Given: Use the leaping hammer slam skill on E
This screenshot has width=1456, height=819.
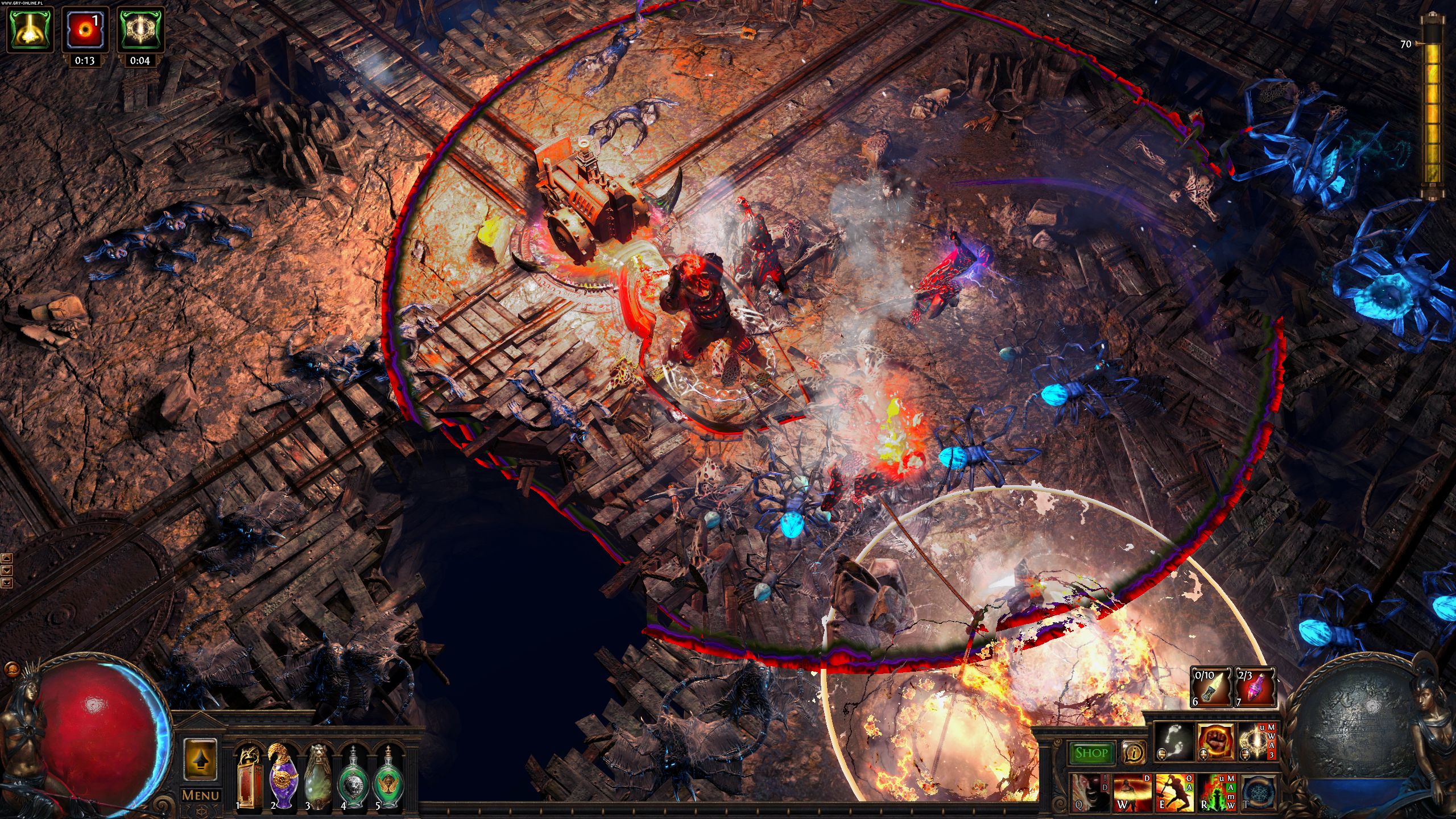Looking at the screenshot, I should click(1173, 792).
